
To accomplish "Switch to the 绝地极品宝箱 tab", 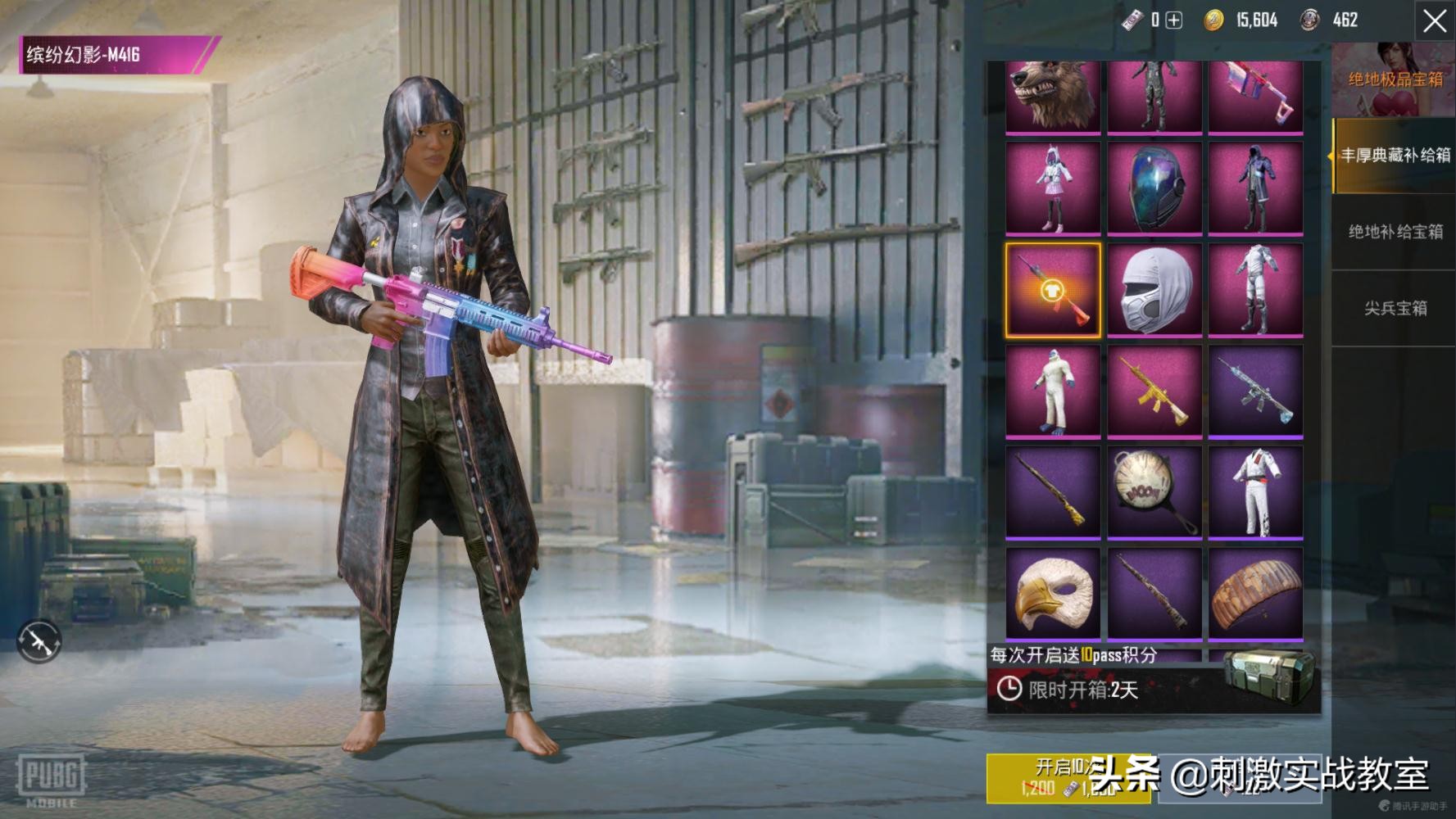I will tap(1395, 80).
